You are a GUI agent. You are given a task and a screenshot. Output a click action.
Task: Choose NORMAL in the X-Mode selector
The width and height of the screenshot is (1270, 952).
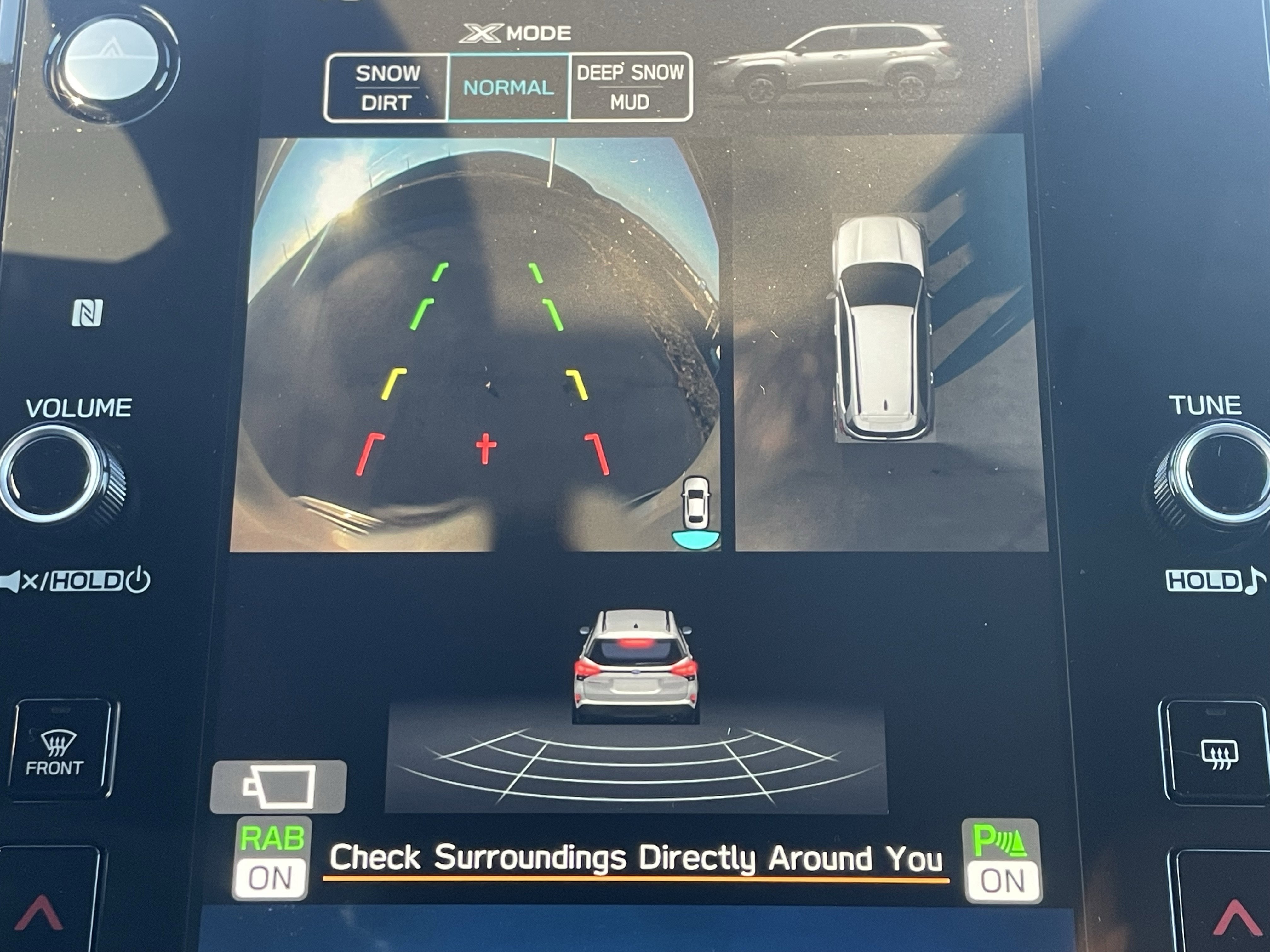(508, 88)
